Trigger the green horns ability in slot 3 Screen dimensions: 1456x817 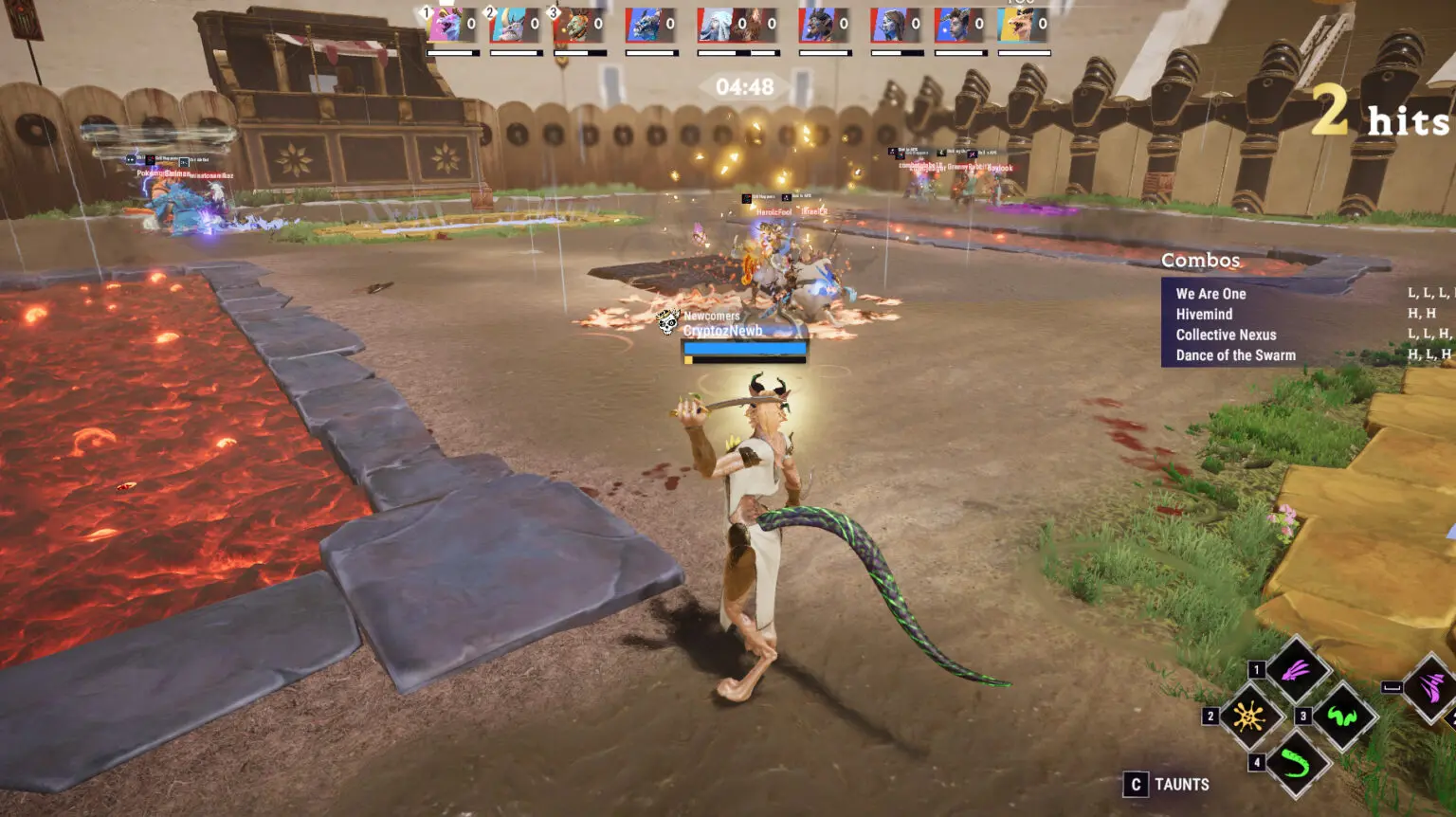pos(1342,717)
